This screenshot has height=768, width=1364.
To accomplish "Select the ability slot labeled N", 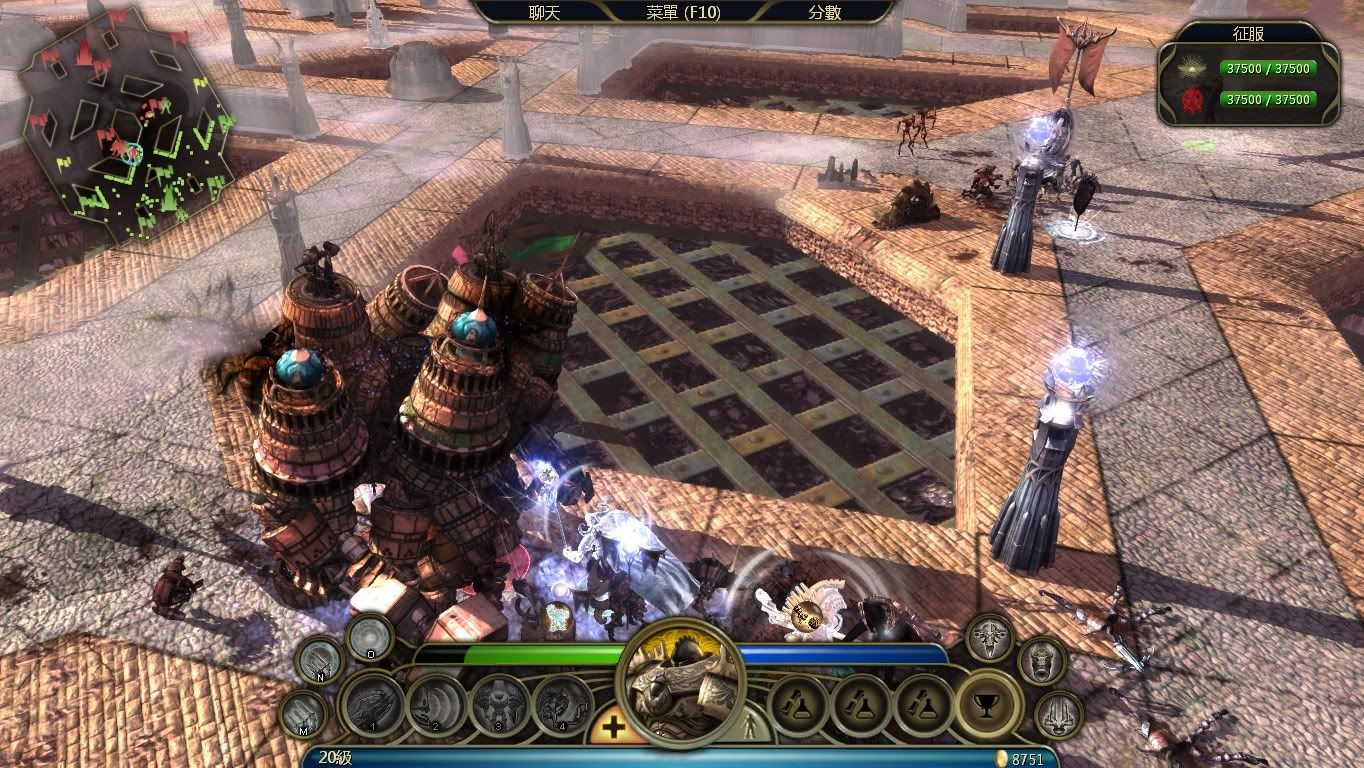I will pos(320,660).
